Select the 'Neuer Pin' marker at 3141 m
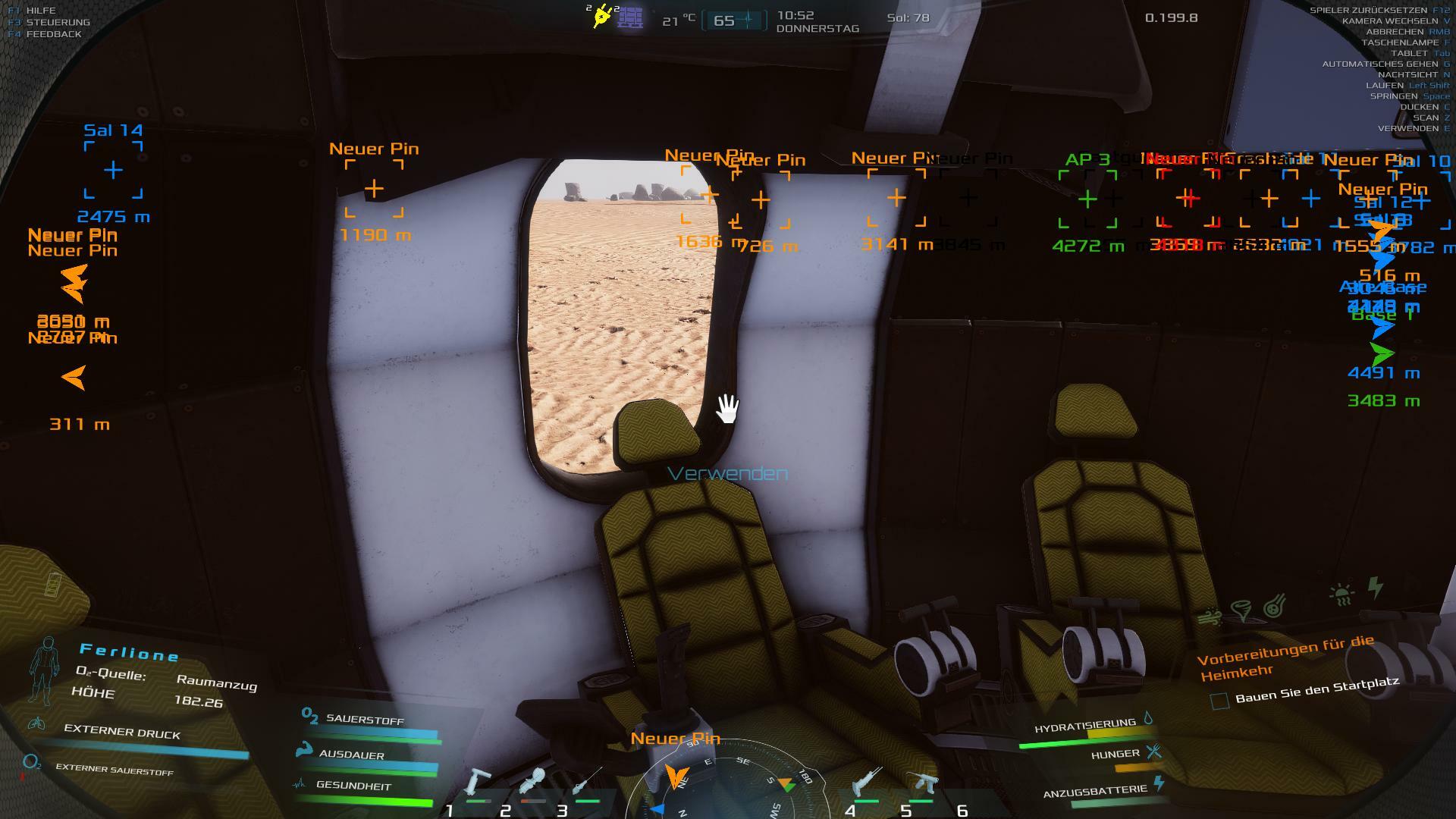Viewport: 1456px width, 819px height. 896,198
